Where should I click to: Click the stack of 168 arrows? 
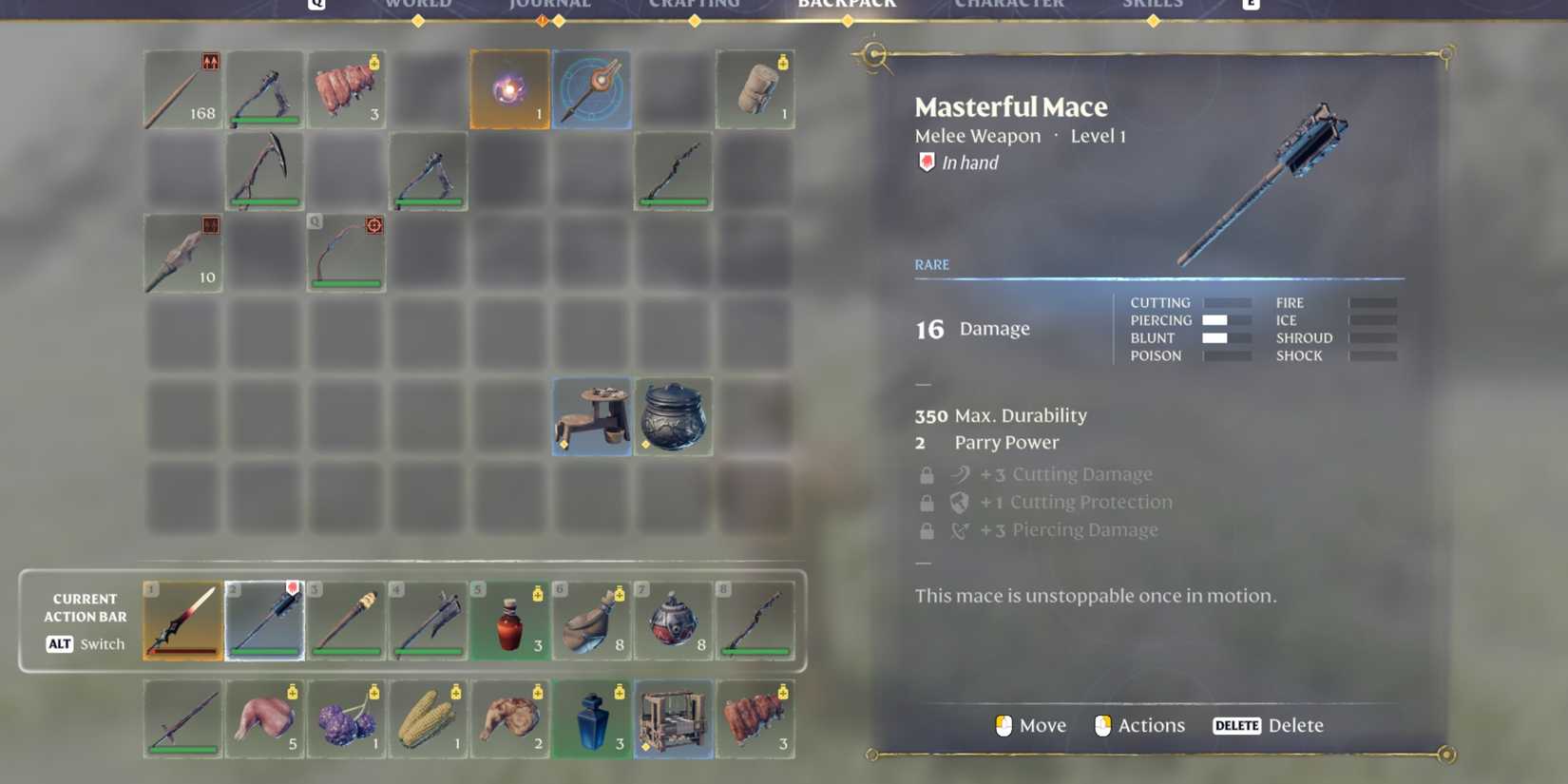(x=182, y=88)
